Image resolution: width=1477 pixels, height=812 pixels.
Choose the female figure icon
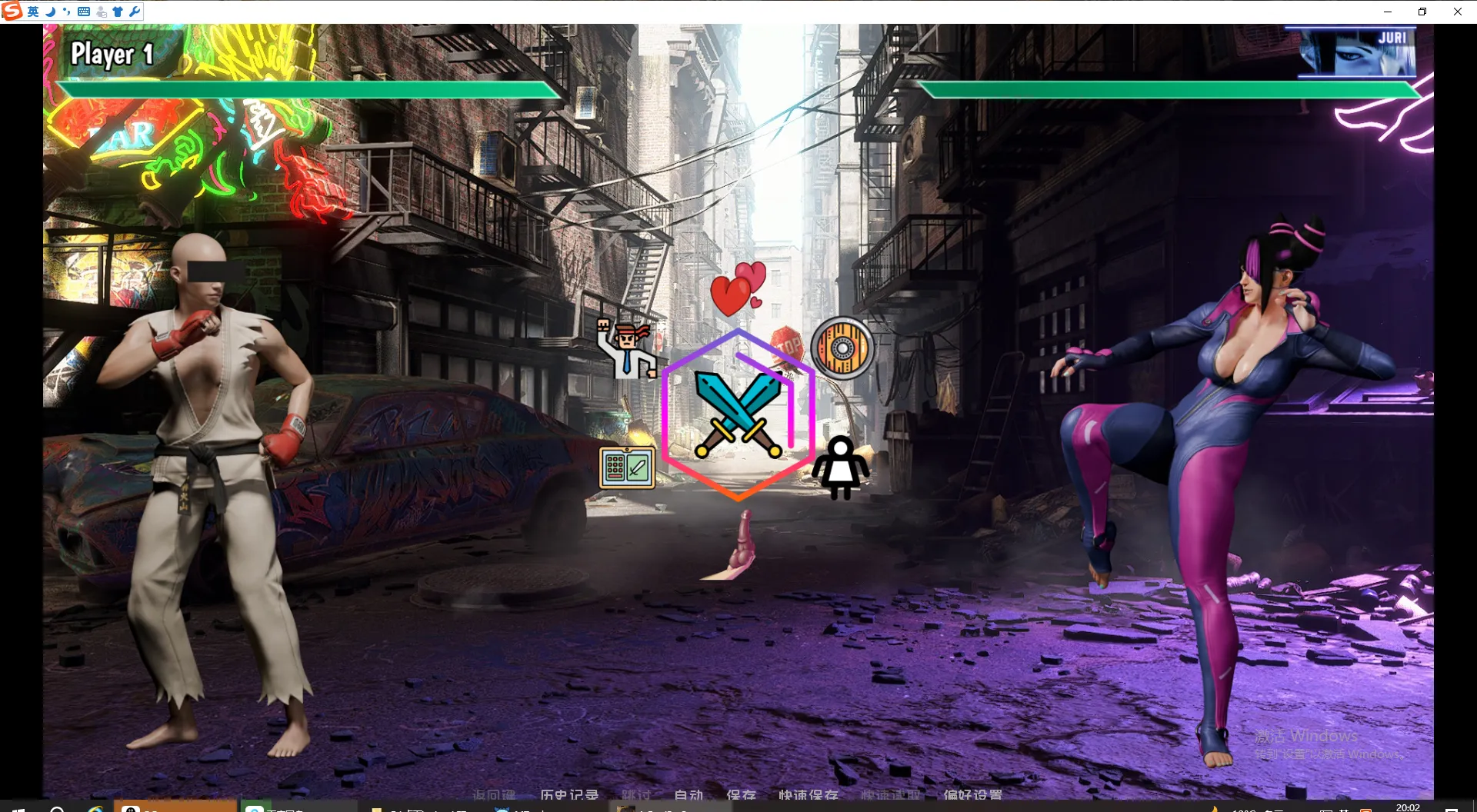[x=841, y=468]
